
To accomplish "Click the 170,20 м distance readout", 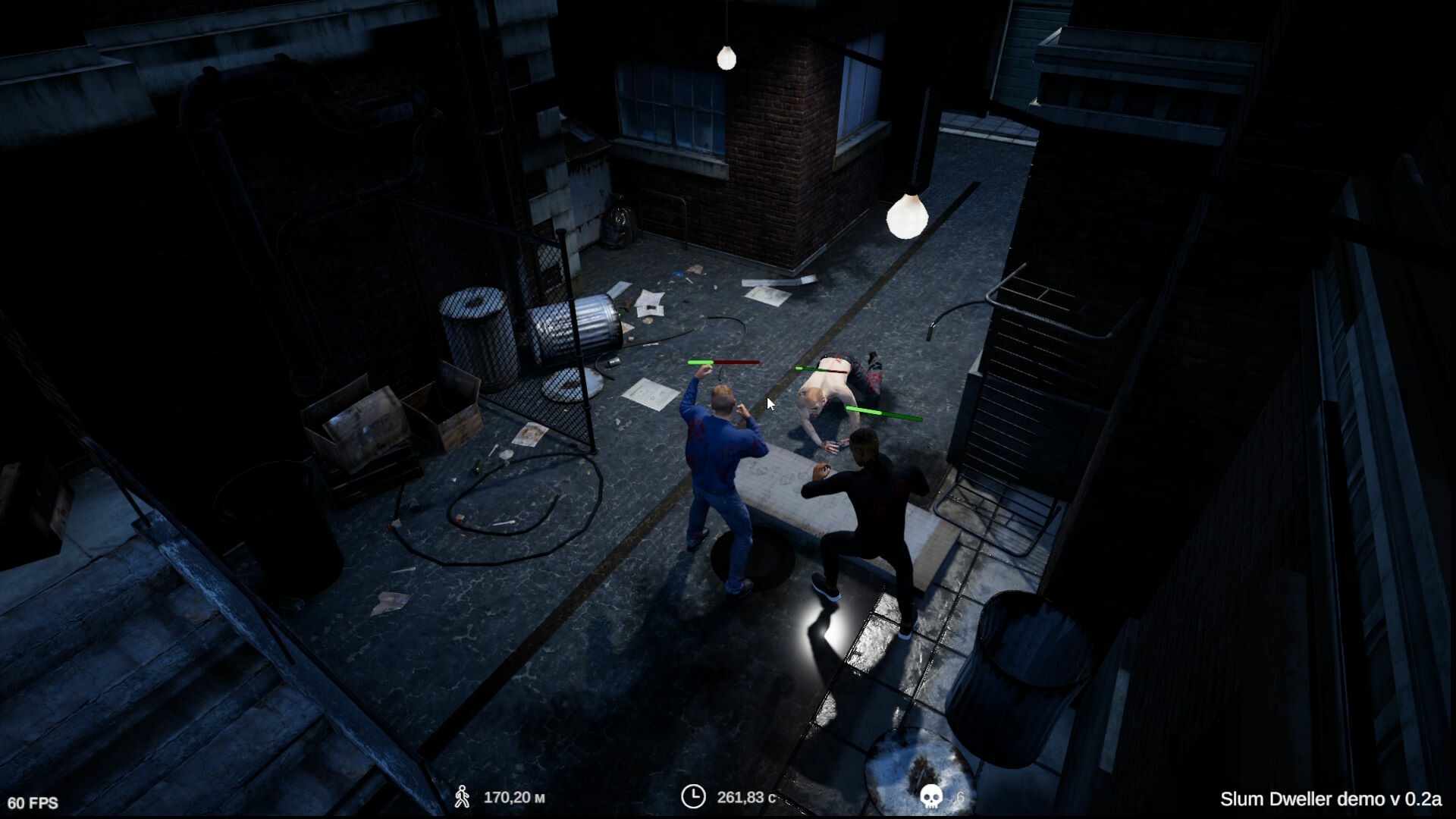I will tap(516, 797).
